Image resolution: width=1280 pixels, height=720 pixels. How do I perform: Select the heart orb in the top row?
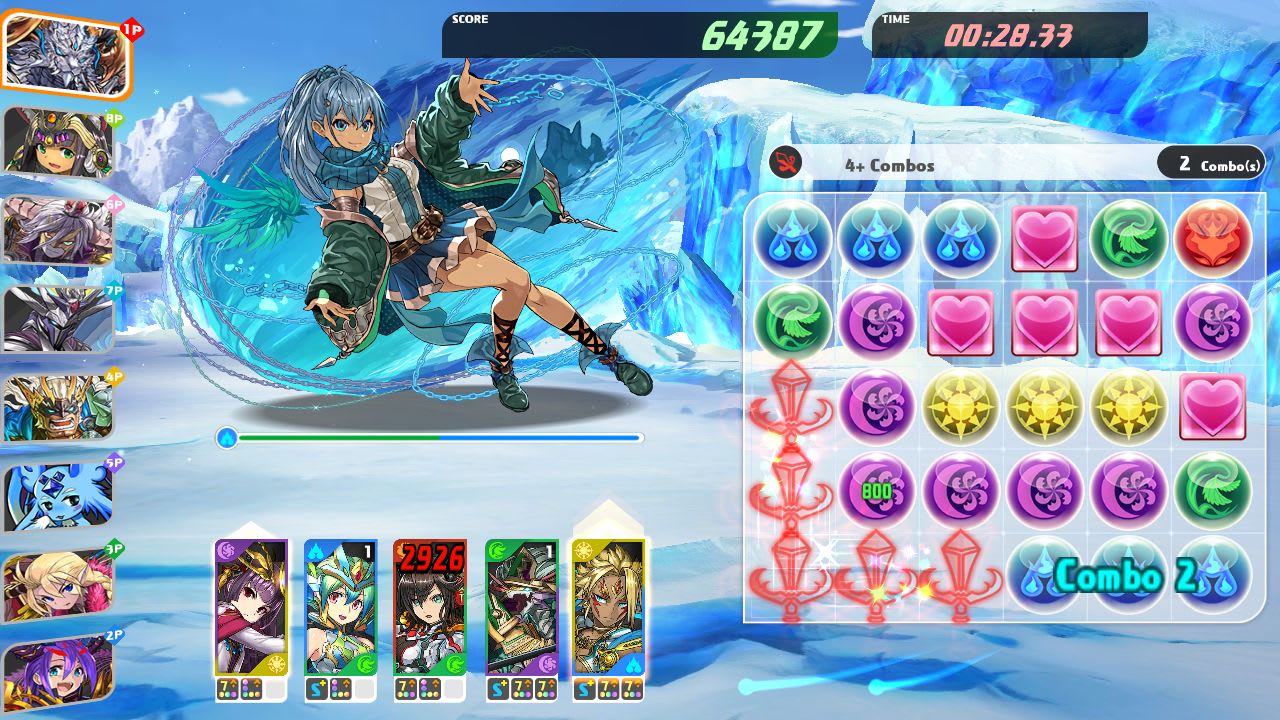click(1045, 238)
